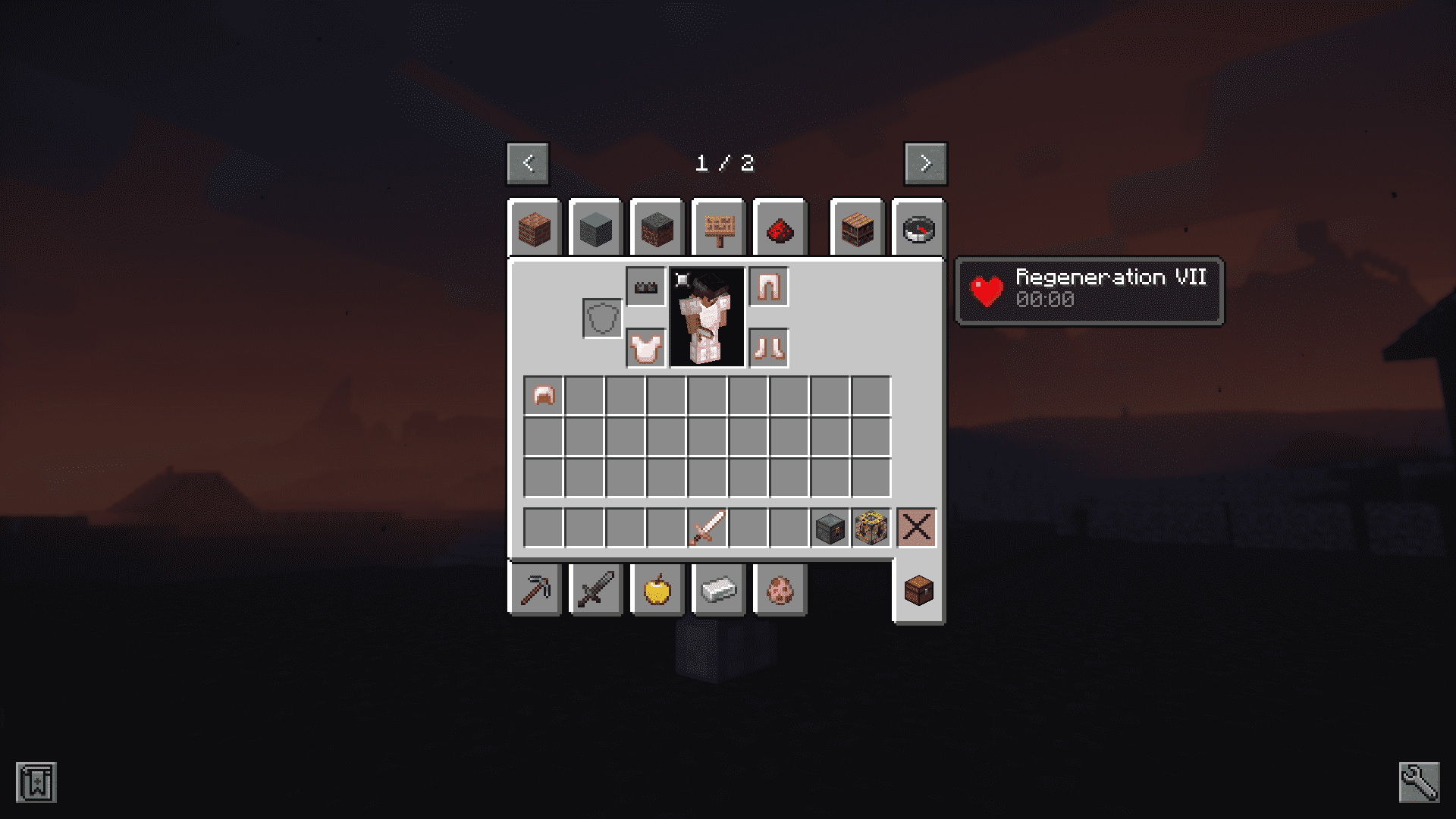
Task: Select the iron ingot icon
Action: click(x=718, y=590)
